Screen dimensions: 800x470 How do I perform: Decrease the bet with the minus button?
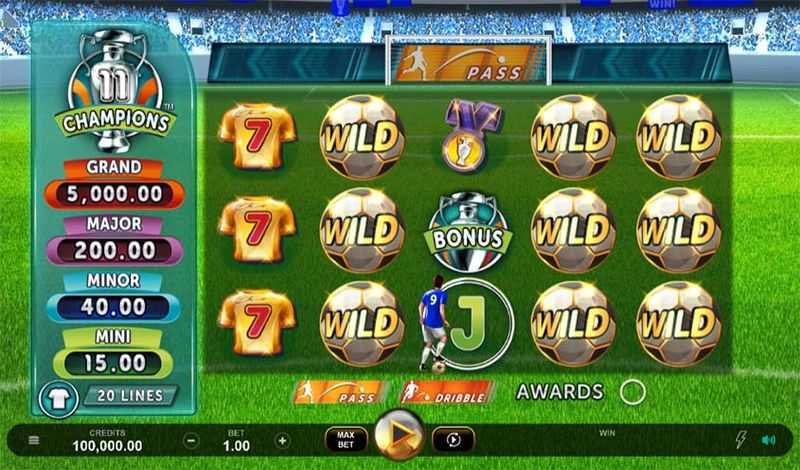[x=192, y=440]
